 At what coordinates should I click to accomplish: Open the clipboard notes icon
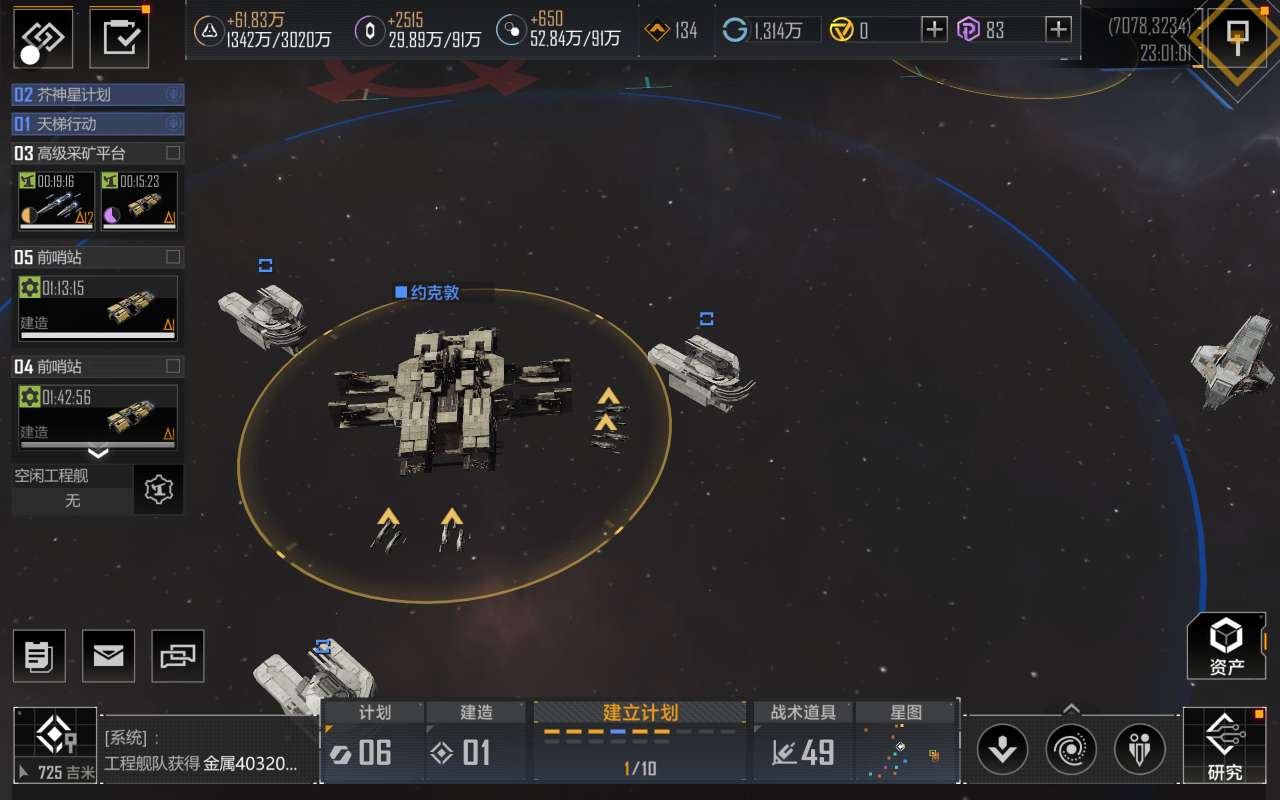[x=39, y=656]
